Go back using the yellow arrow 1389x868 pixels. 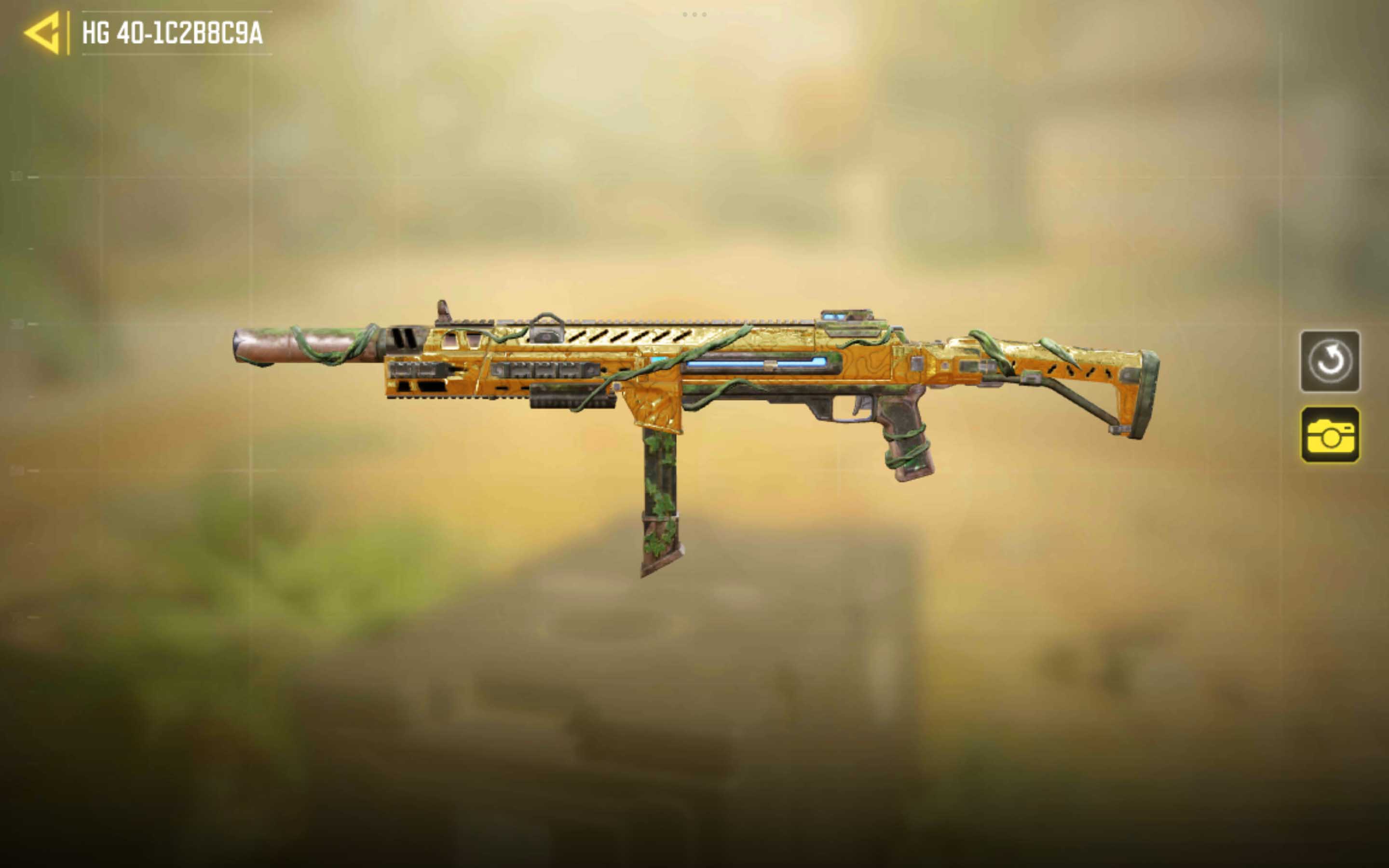[42, 33]
